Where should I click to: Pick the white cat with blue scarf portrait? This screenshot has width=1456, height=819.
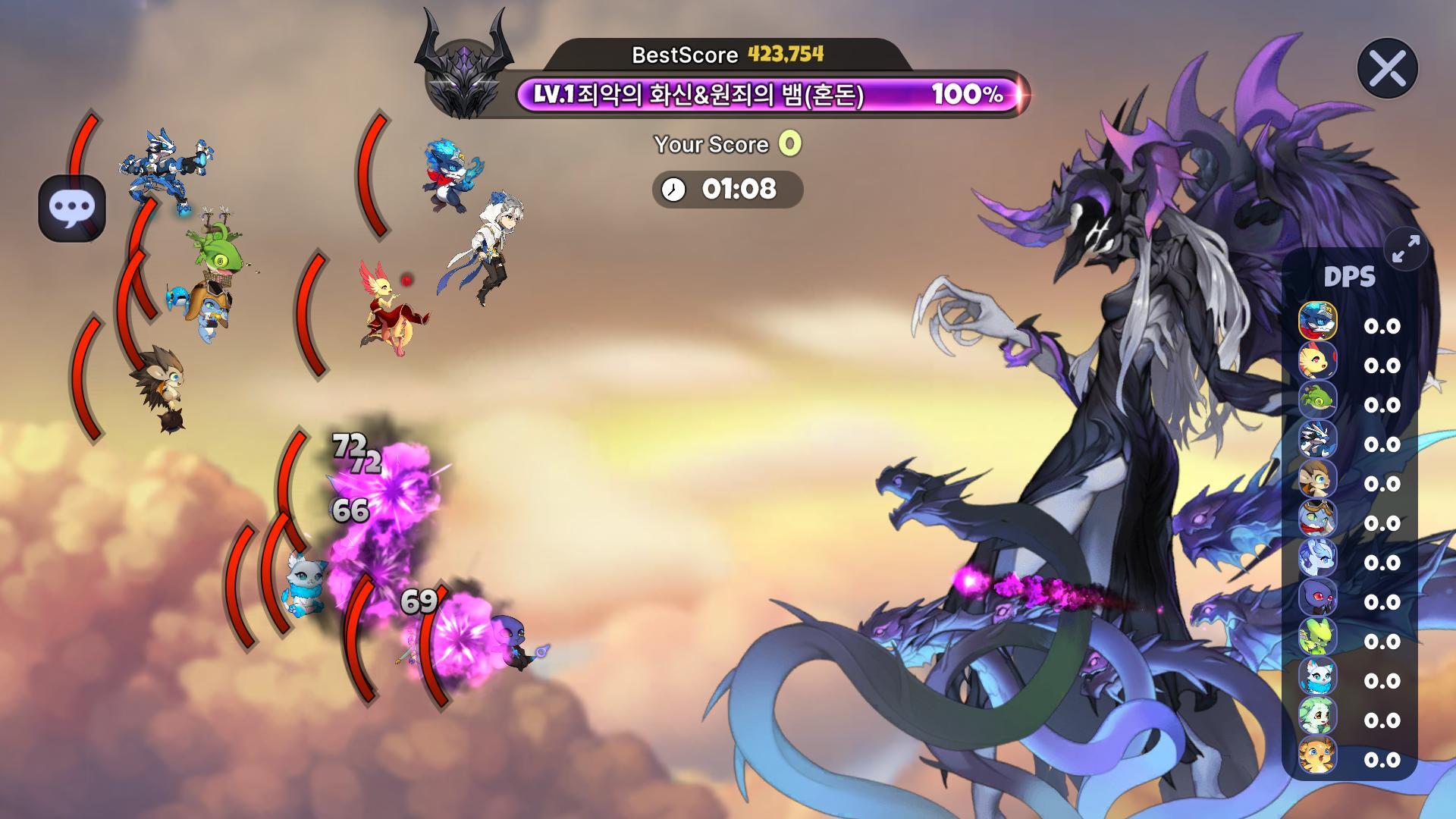[x=1317, y=675]
